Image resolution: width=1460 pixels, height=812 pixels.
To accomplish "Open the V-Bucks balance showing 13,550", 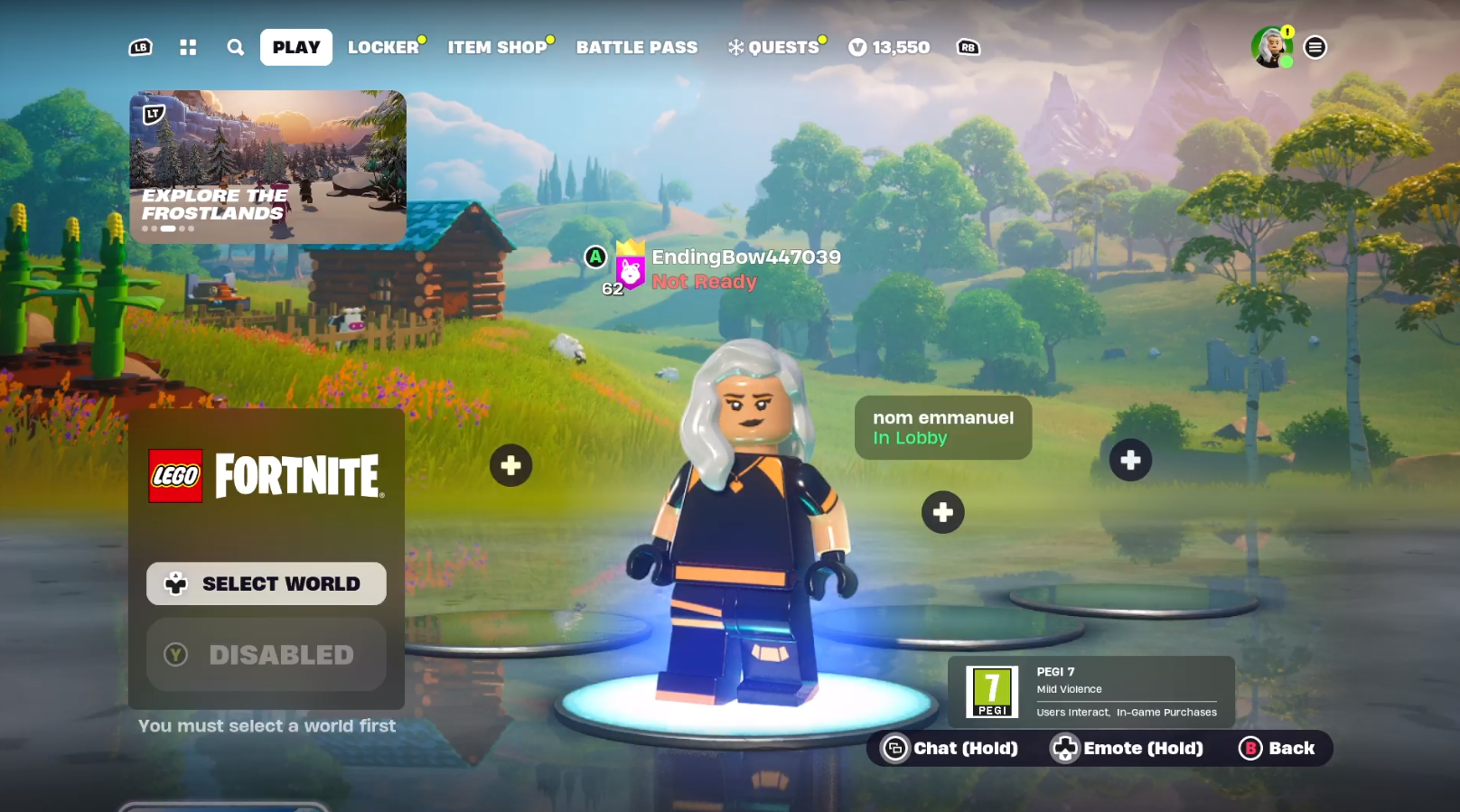I will pyautogui.click(x=889, y=48).
